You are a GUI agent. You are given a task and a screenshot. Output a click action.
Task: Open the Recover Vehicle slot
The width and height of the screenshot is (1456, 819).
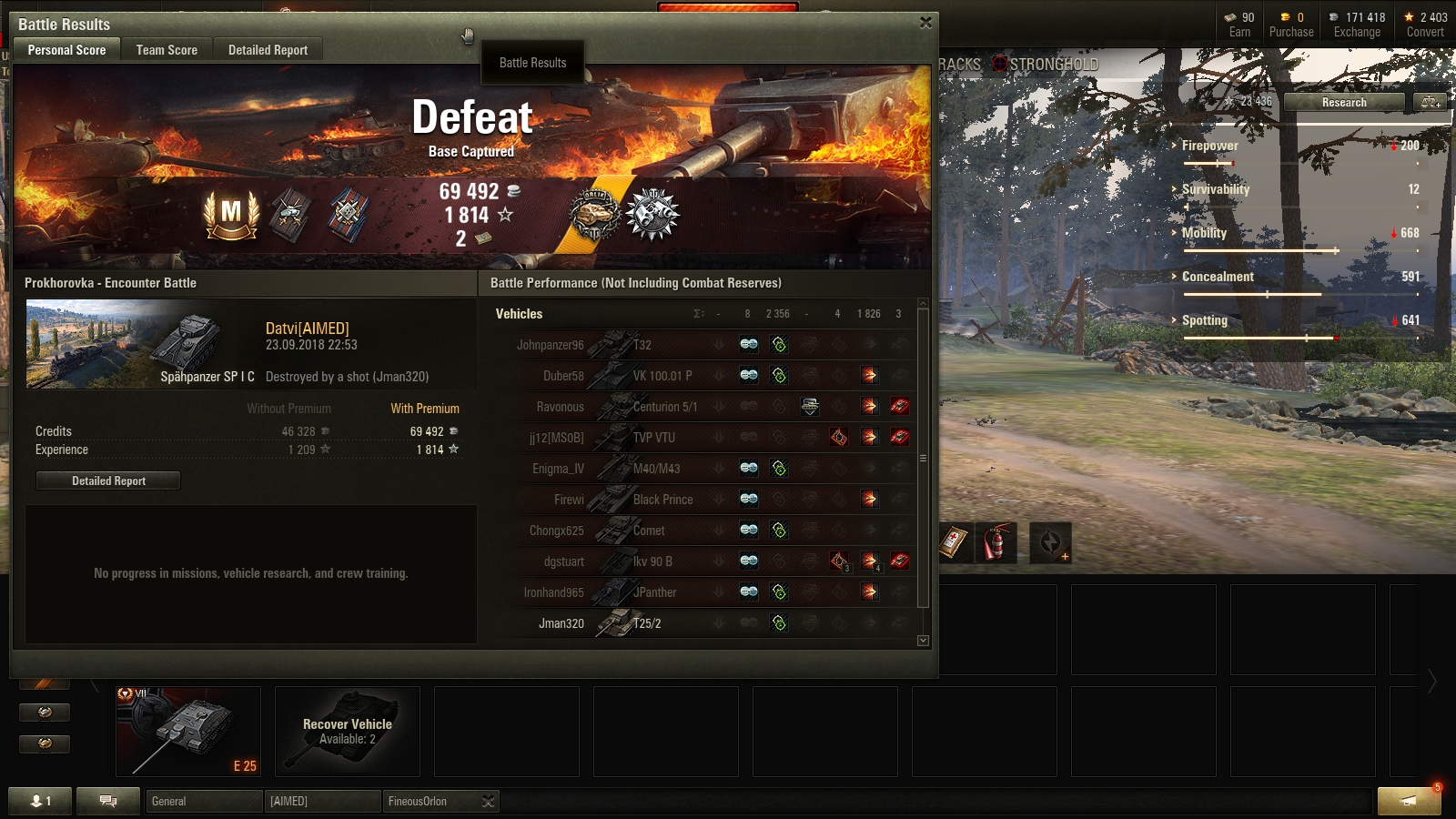347,731
